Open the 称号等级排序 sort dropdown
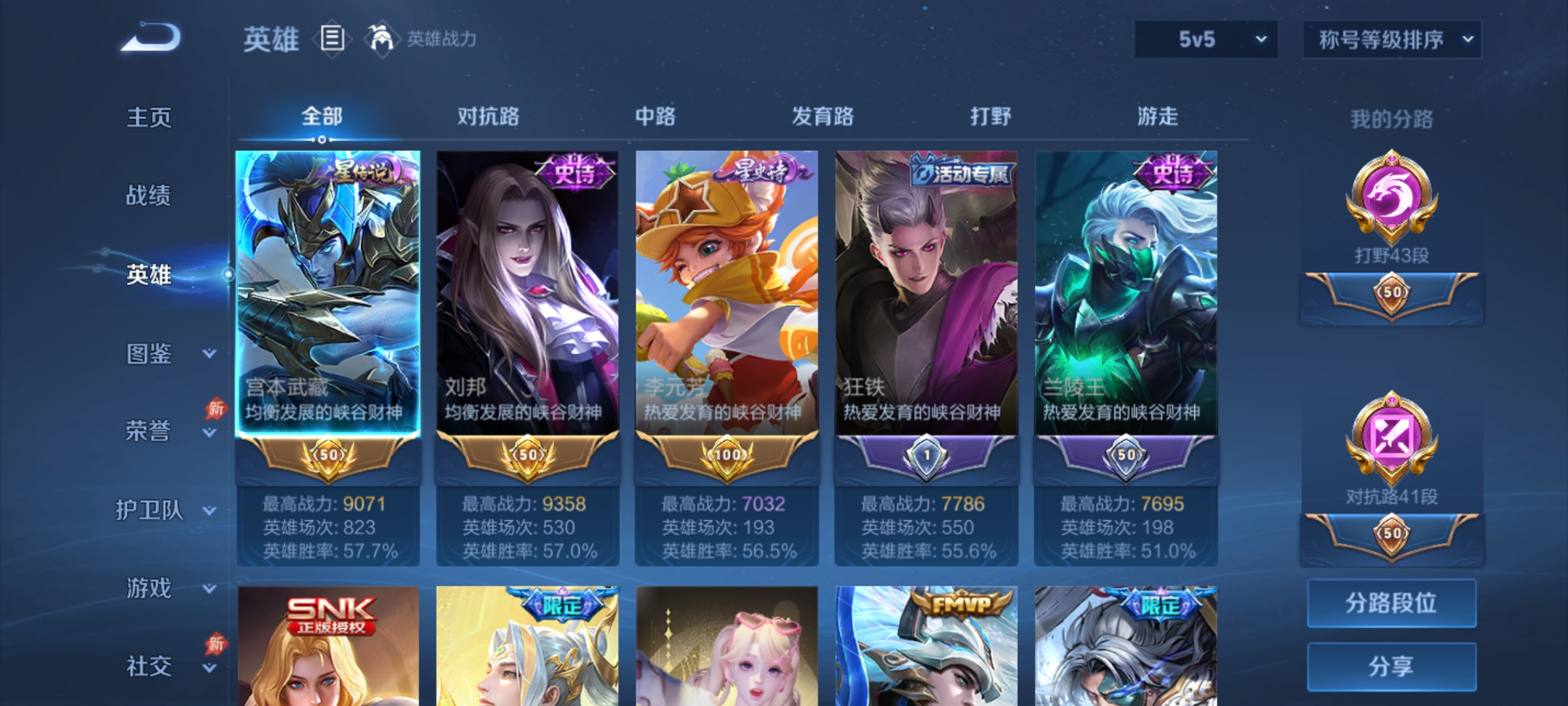The width and height of the screenshot is (1568, 706). [1392, 39]
